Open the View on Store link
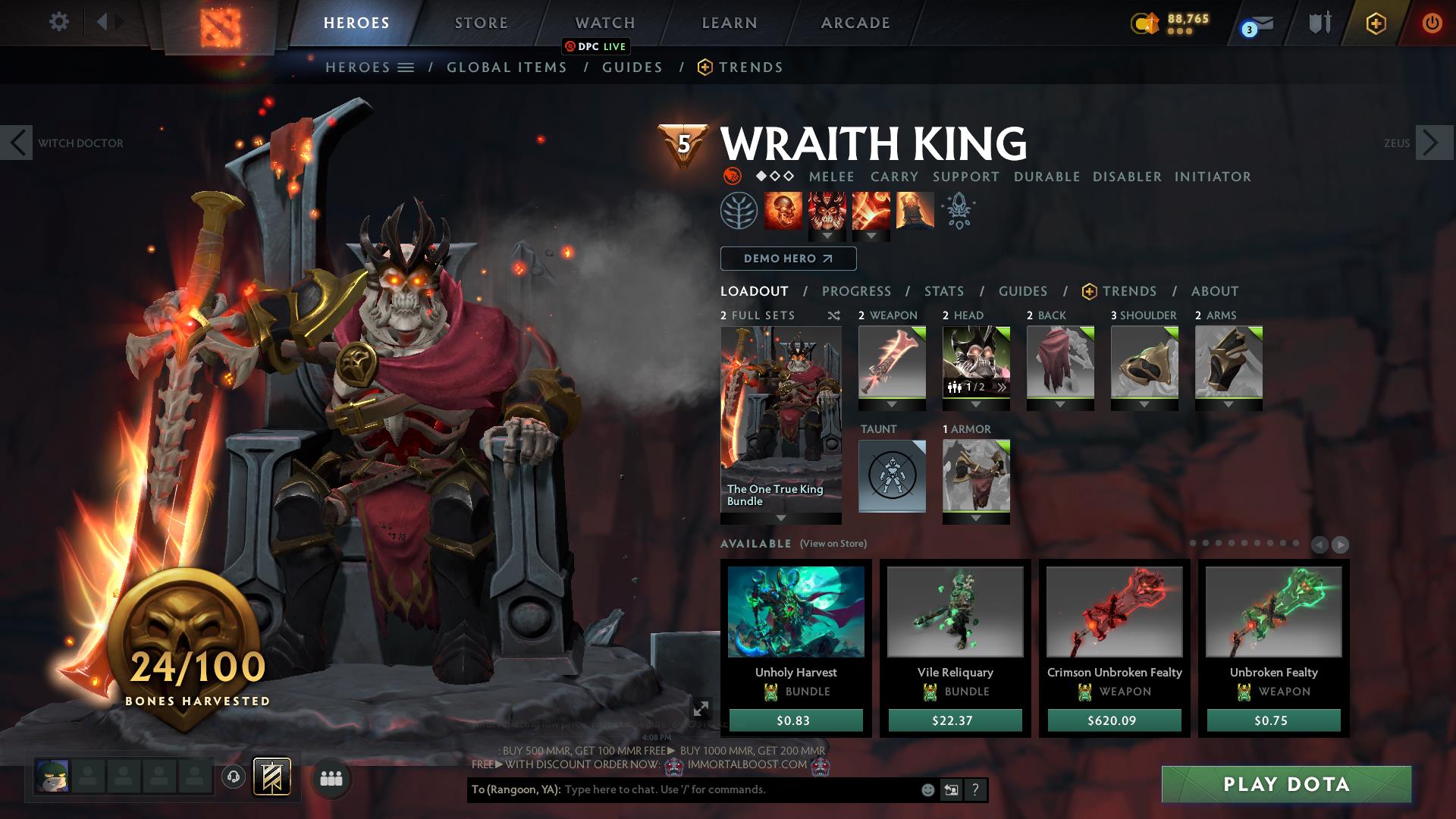 [834, 544]
